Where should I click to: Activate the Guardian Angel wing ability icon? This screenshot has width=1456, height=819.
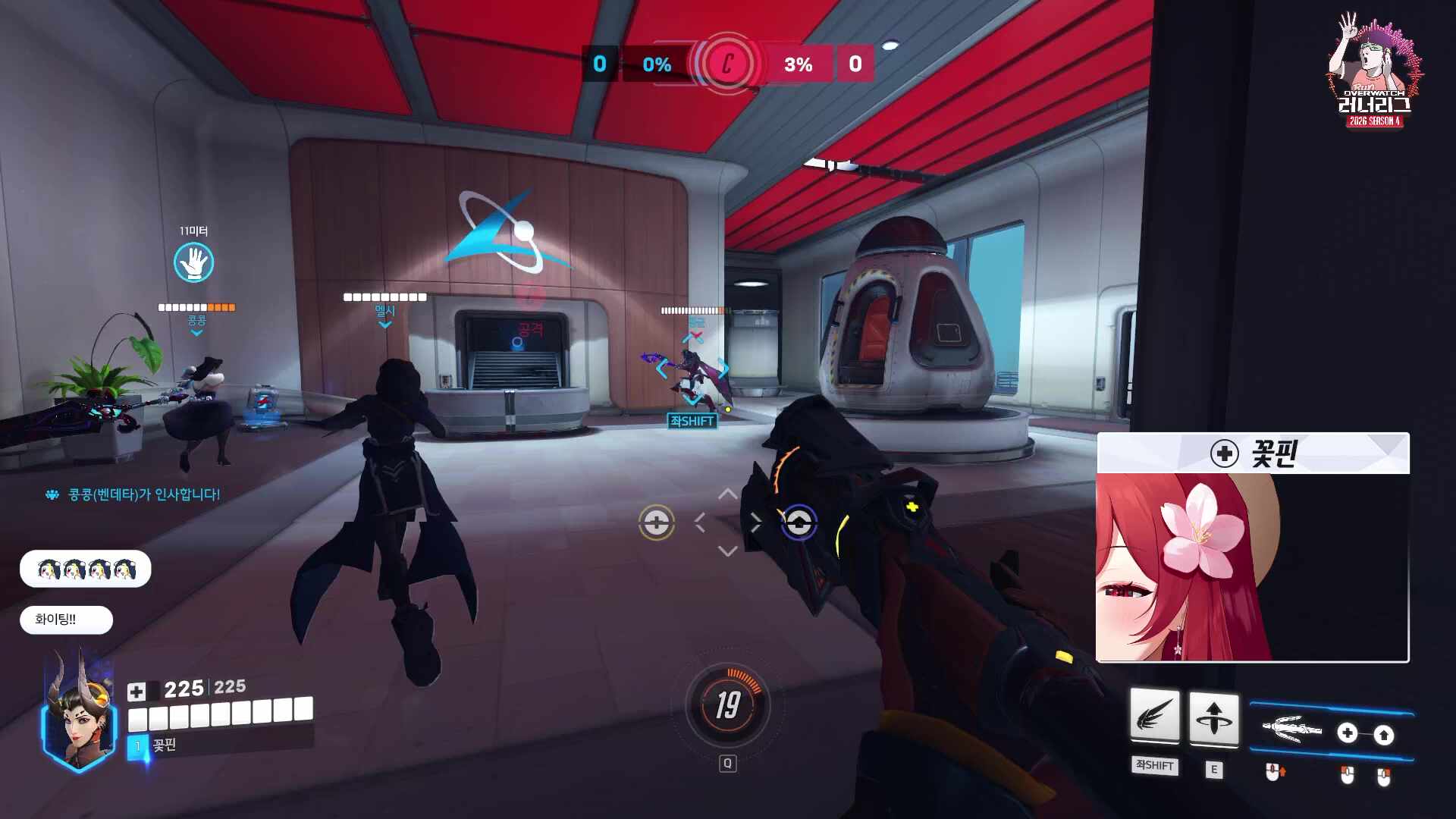[x=1154, y=717]
